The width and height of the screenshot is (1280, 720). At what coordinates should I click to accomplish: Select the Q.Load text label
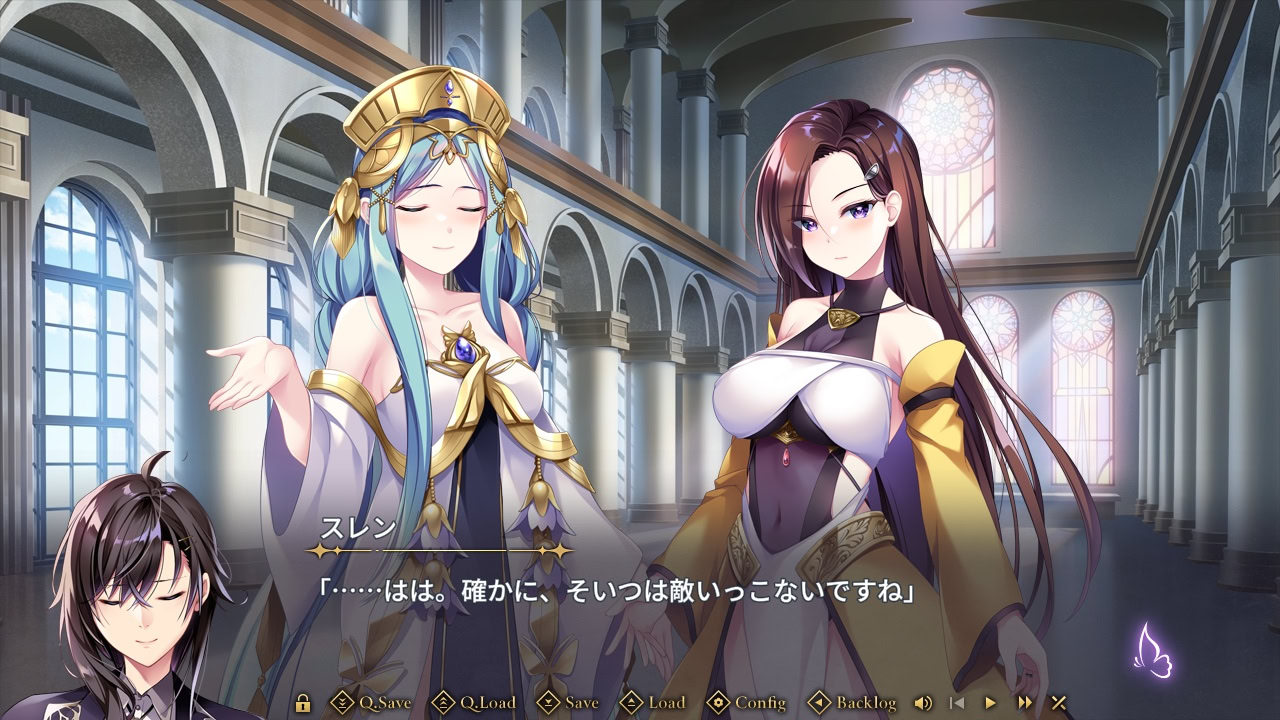click(x=486, y=703)
